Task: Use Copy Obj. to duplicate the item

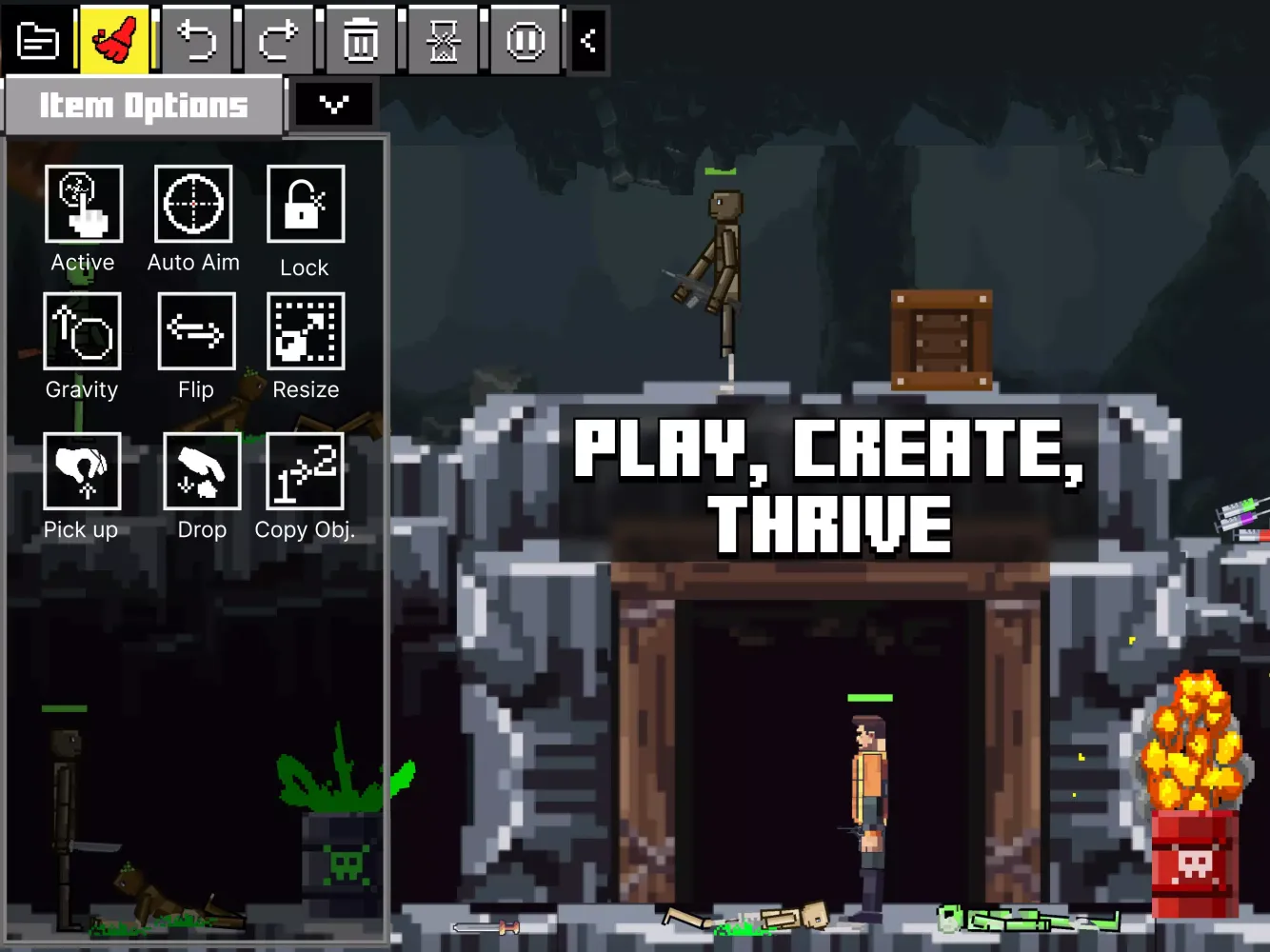Action: [305, 472]
